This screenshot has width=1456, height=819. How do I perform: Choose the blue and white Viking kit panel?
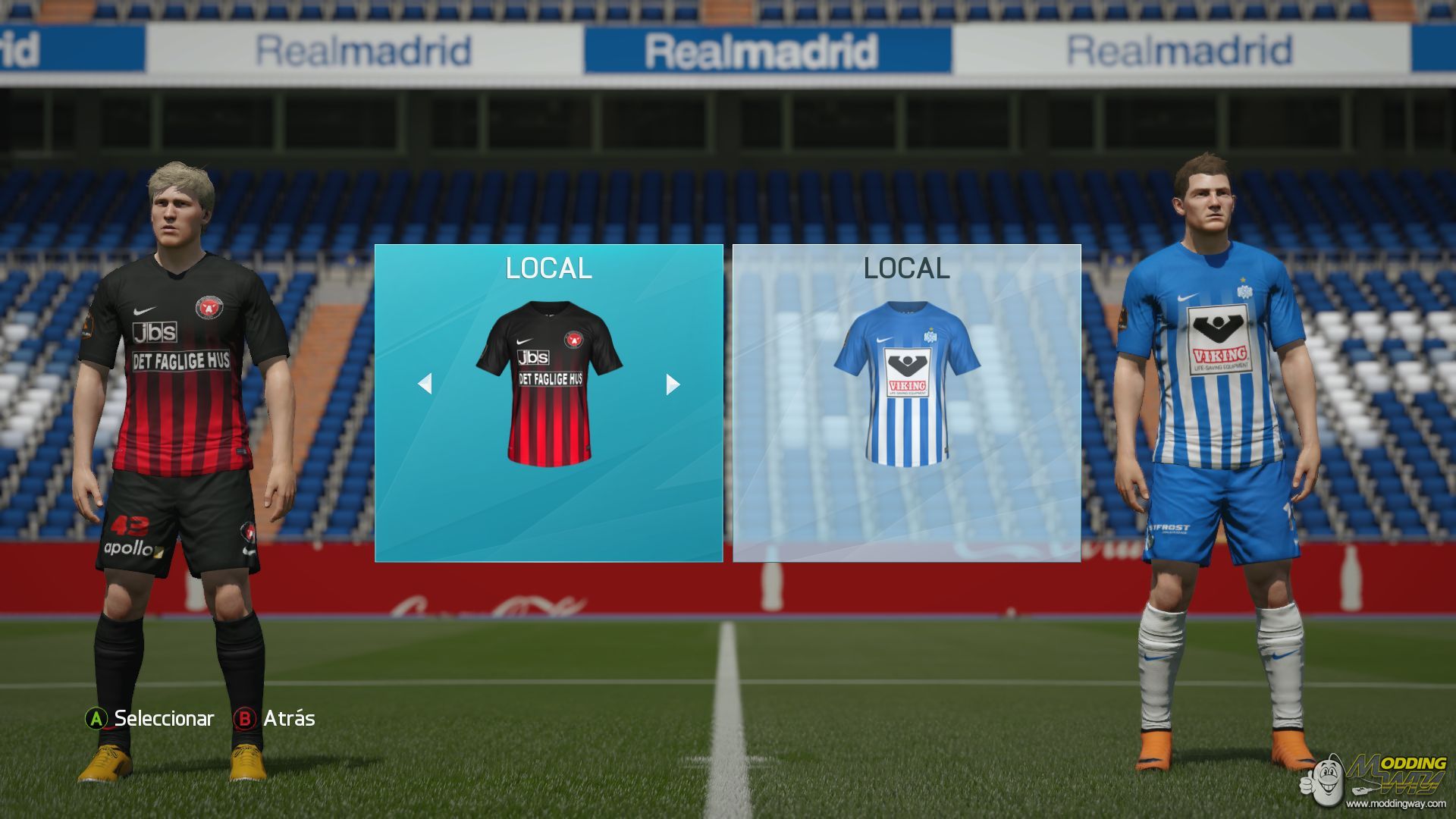[x=906, y=403]
